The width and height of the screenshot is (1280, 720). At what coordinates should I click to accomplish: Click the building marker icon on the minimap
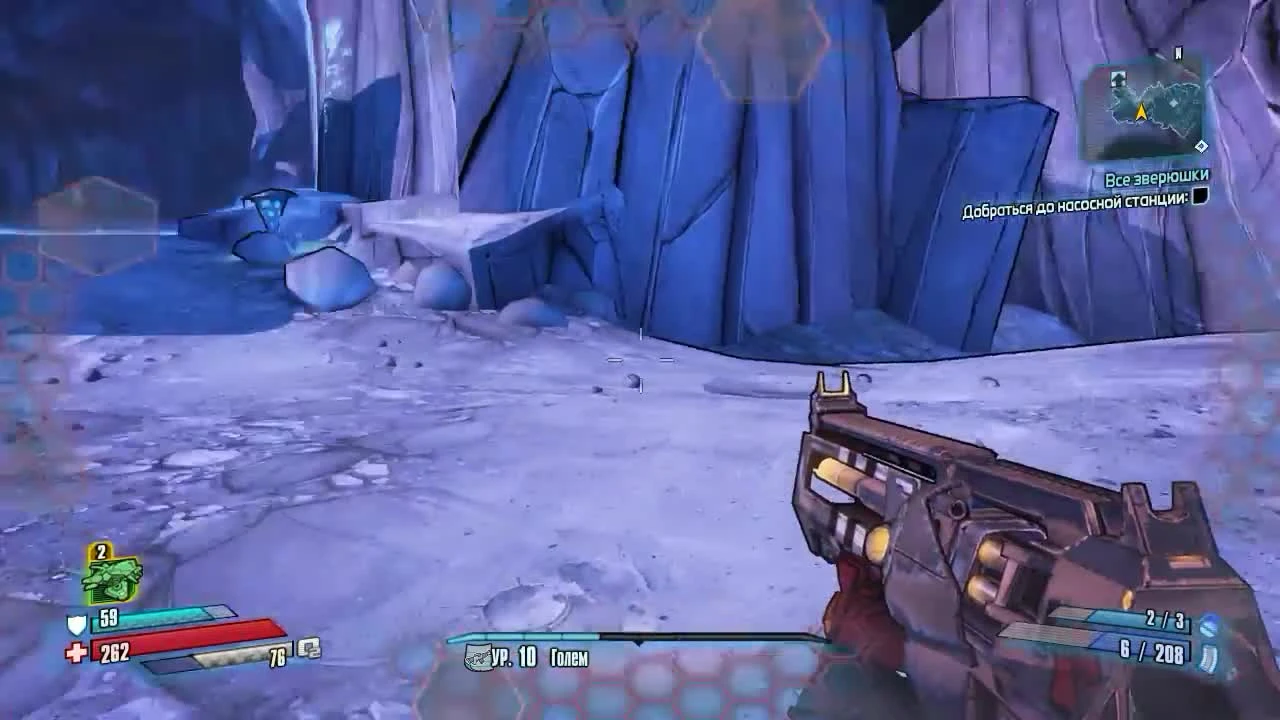coord(1117,79)
